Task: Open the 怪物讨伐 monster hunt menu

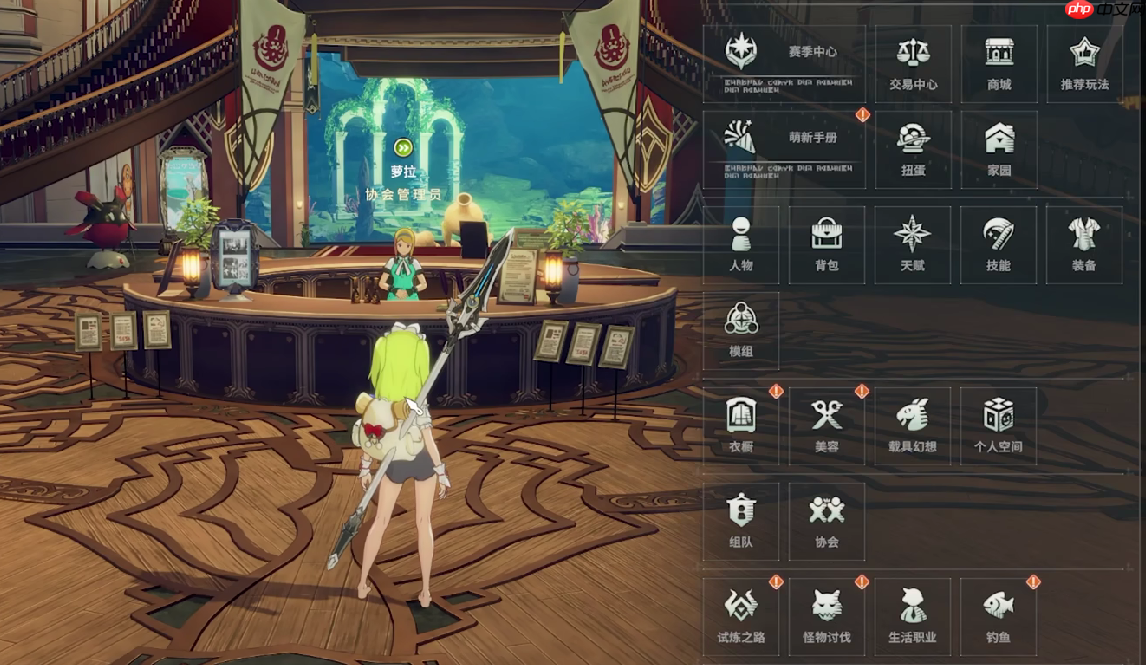Action: [827, 615]
